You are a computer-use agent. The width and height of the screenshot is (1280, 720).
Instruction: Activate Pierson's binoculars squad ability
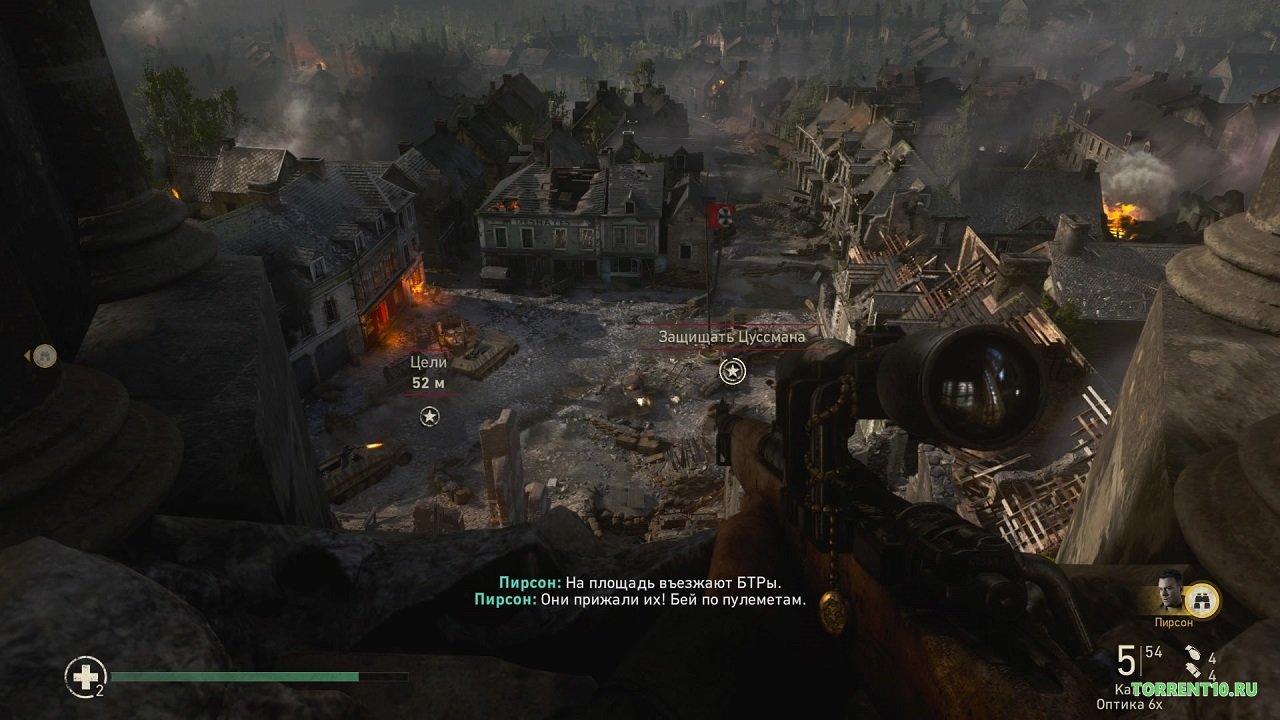[x=1203, y=599]
